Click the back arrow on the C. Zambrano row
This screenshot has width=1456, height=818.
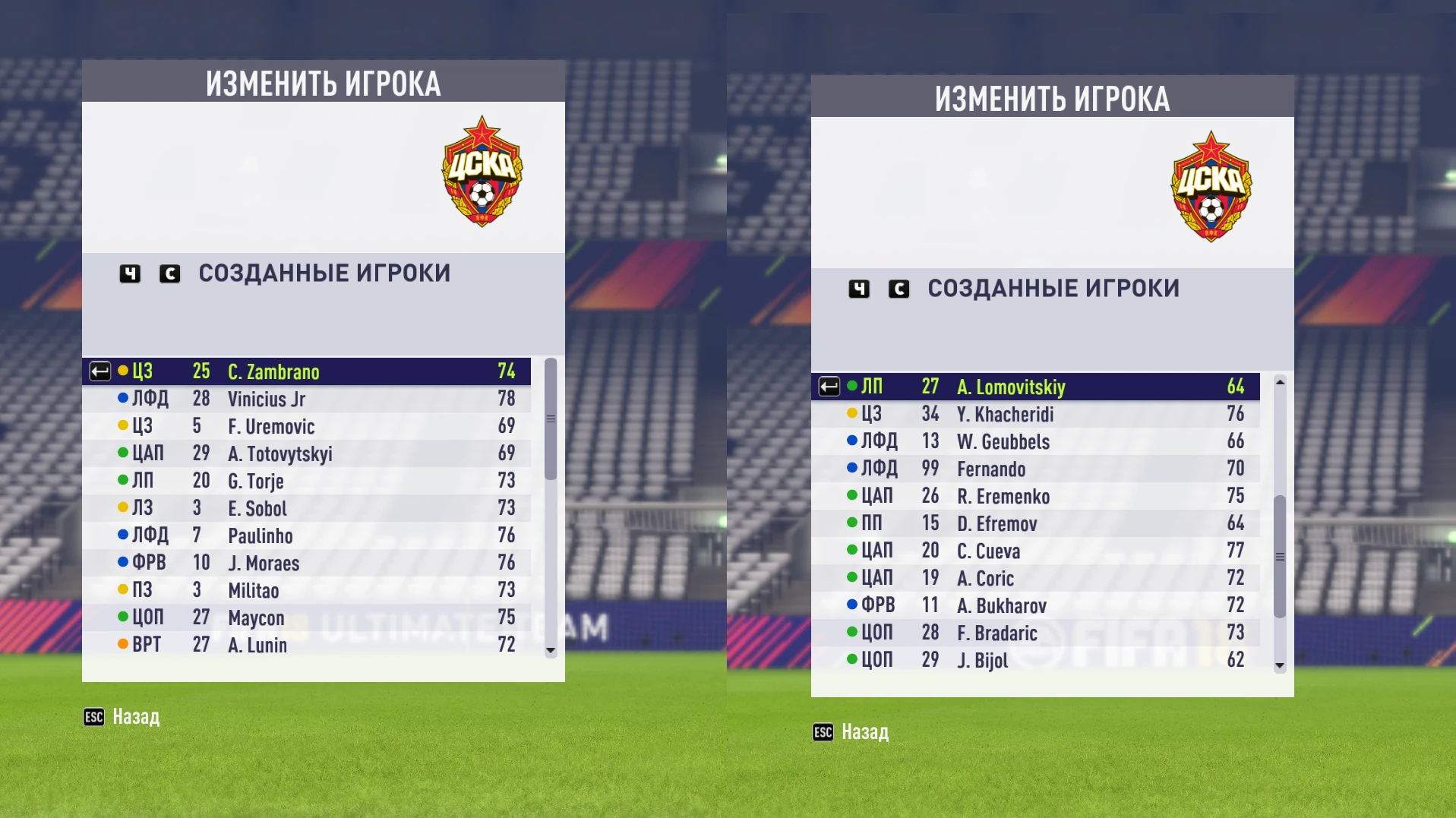99,371
